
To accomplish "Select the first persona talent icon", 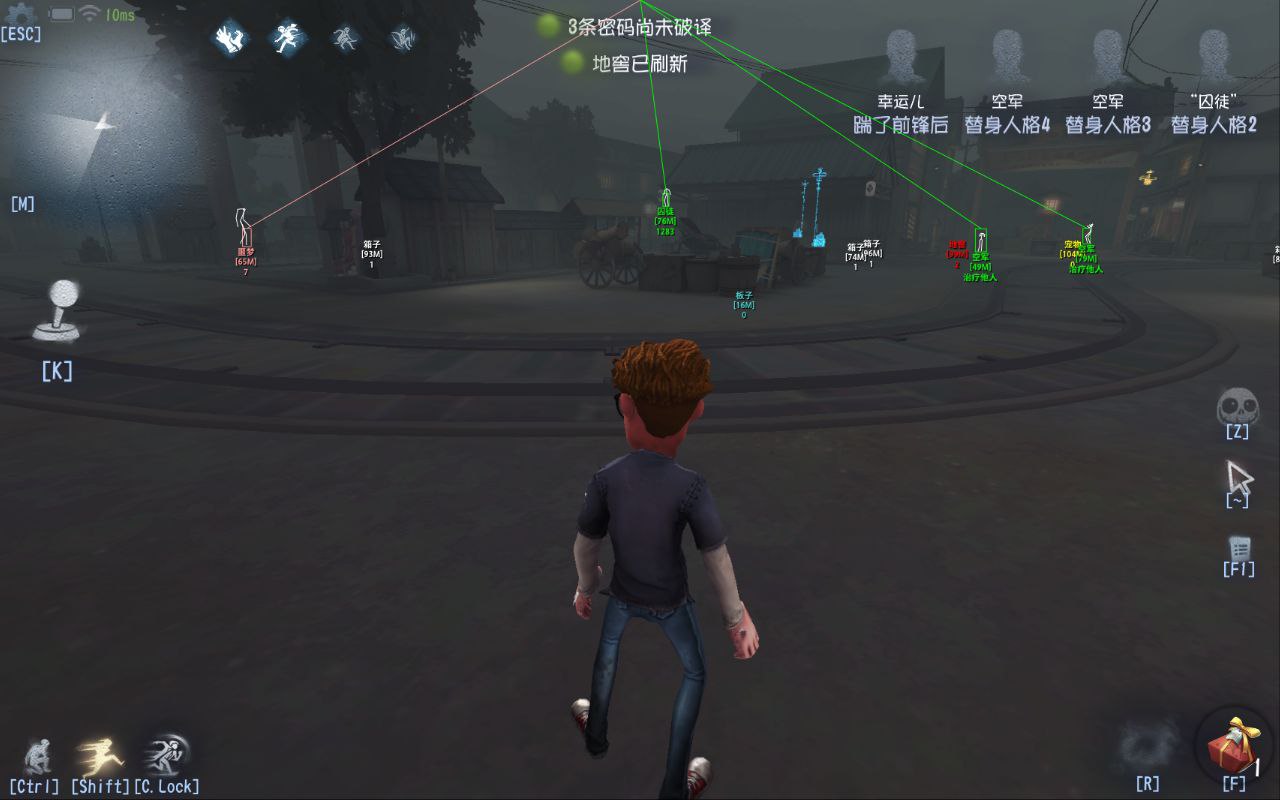I will [231, 39].
